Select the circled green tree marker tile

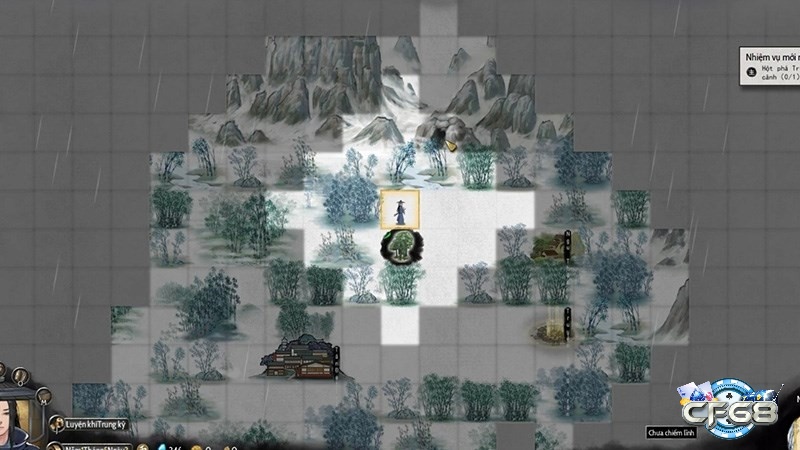click(401, 245)
